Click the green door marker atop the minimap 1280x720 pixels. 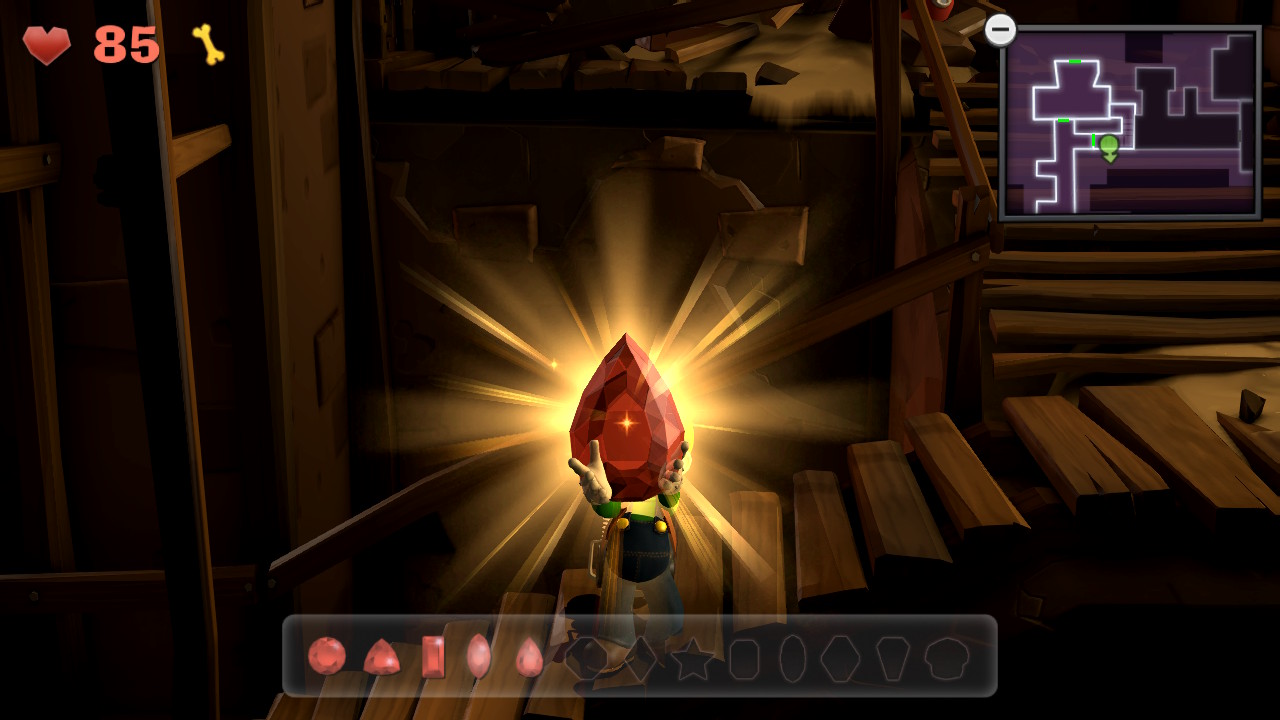1074,60
